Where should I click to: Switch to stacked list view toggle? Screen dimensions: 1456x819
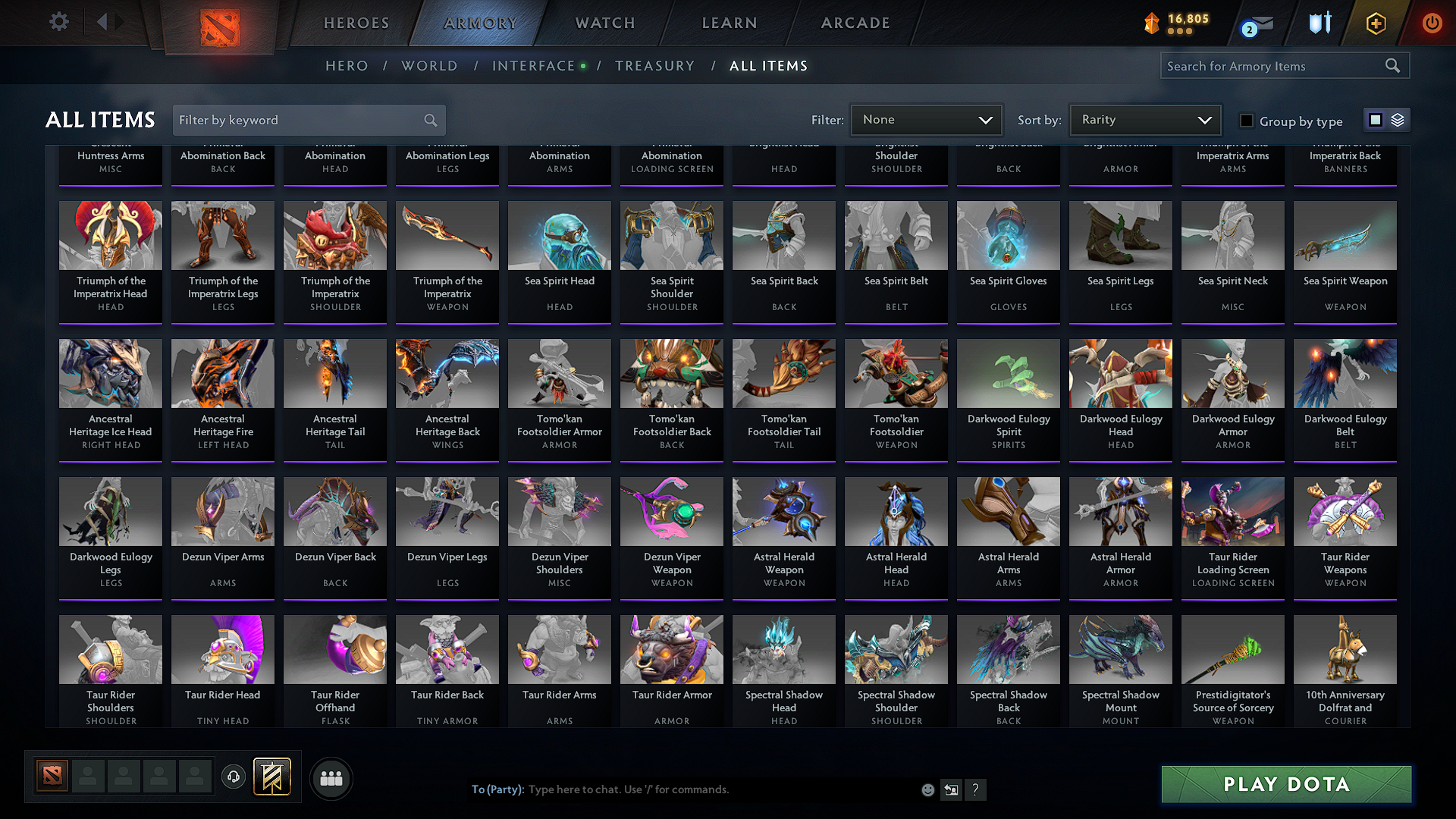(1396, 119)
